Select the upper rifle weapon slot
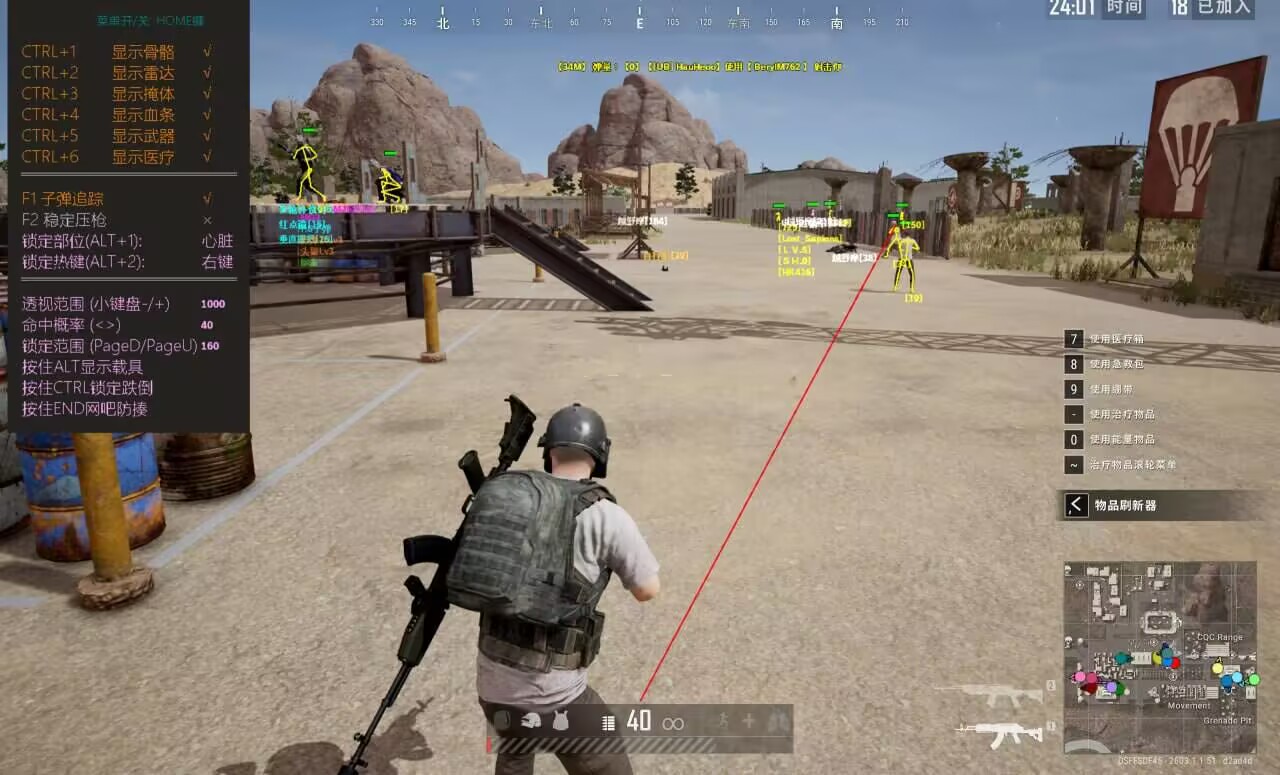The width and height of the screenshot is (1280, 775). tap(988, 693)
